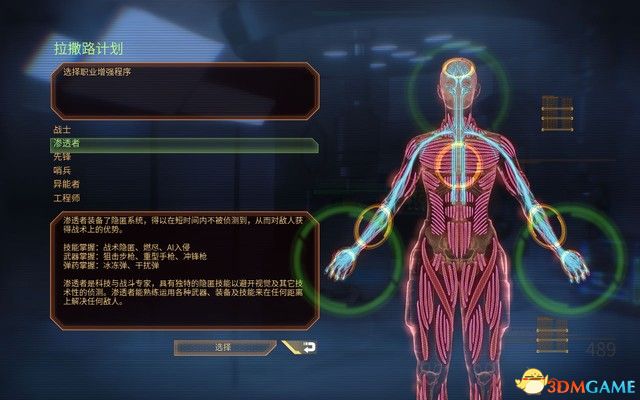Select the 工程师 (Engineer) class
Viewport: 640px width, 400px height.
coord(65,197)
